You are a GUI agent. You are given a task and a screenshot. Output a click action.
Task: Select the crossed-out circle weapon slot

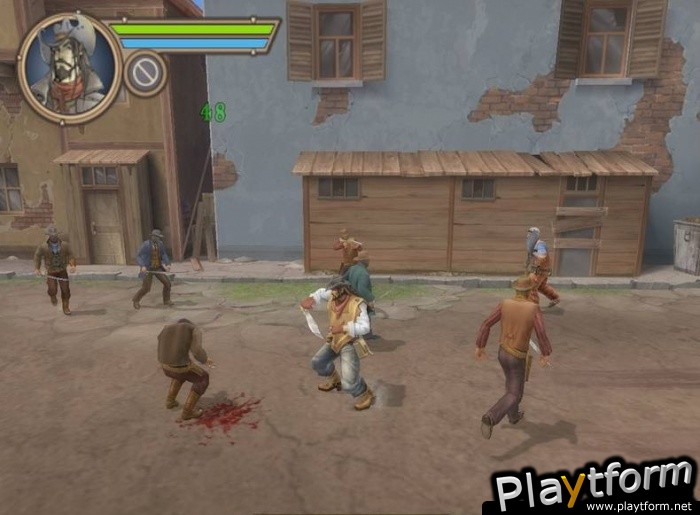[145, 74]
